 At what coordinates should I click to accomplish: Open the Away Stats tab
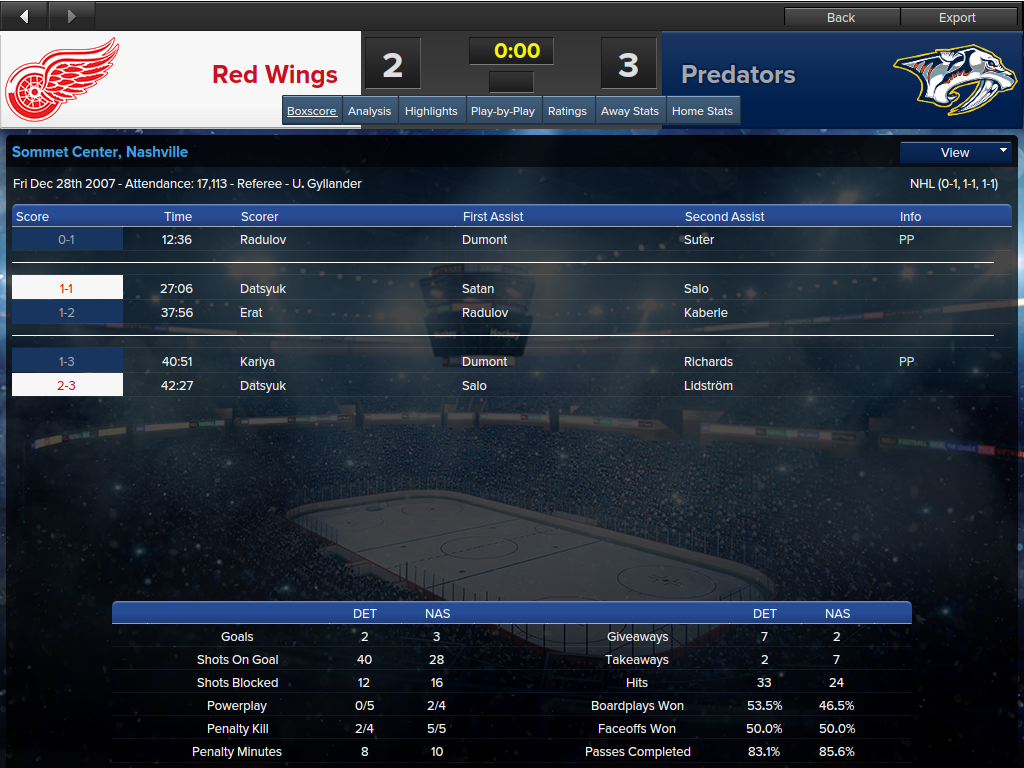[630, 111]
